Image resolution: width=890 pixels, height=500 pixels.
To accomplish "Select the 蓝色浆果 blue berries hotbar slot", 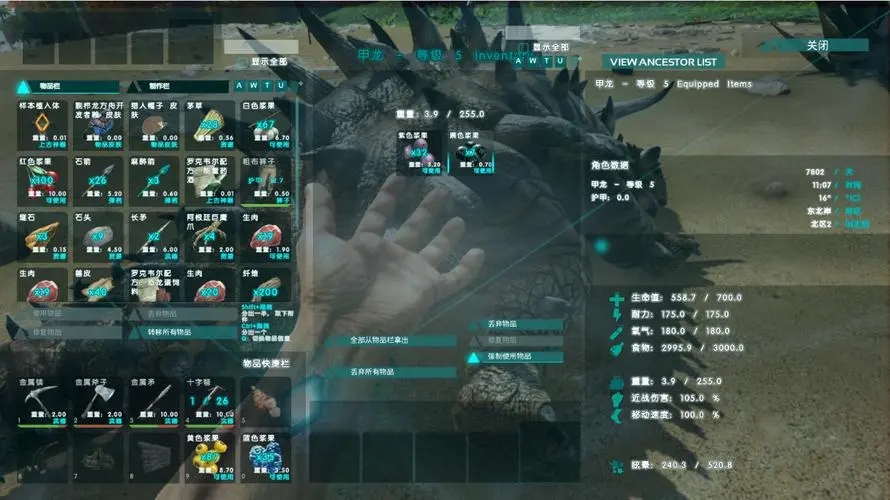I will [265, 457].
